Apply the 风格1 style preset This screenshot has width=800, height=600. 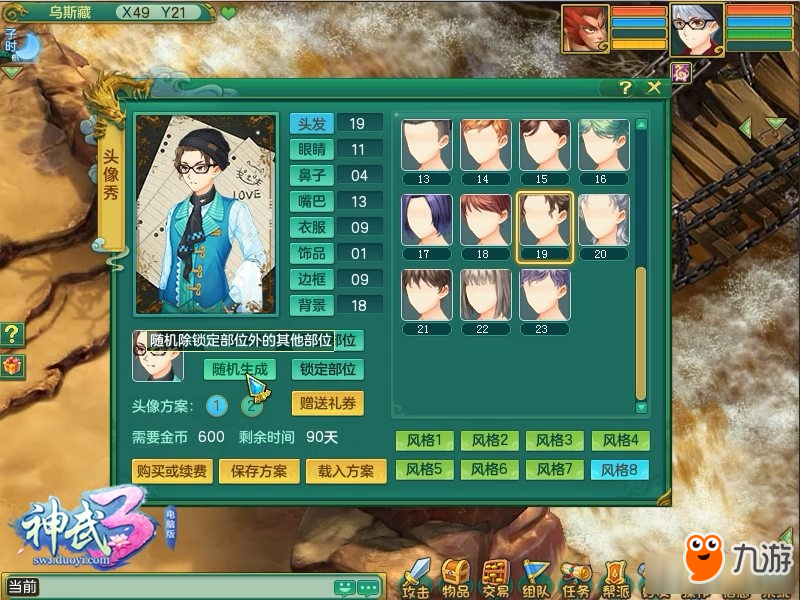pyautogui.click(x=425, y=440)
